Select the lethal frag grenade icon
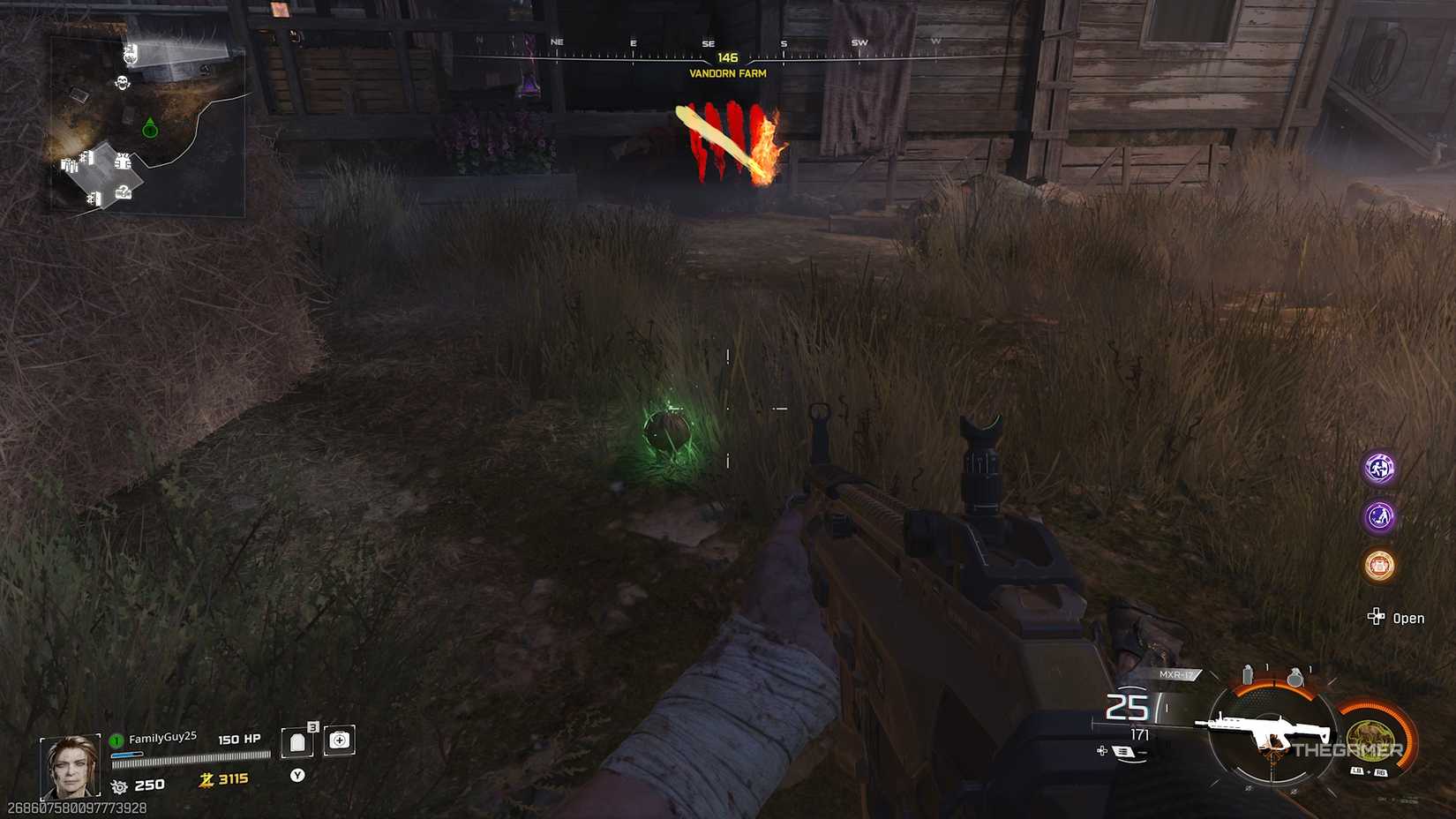Screen dimensions: 1456x819 point(1295,677)
